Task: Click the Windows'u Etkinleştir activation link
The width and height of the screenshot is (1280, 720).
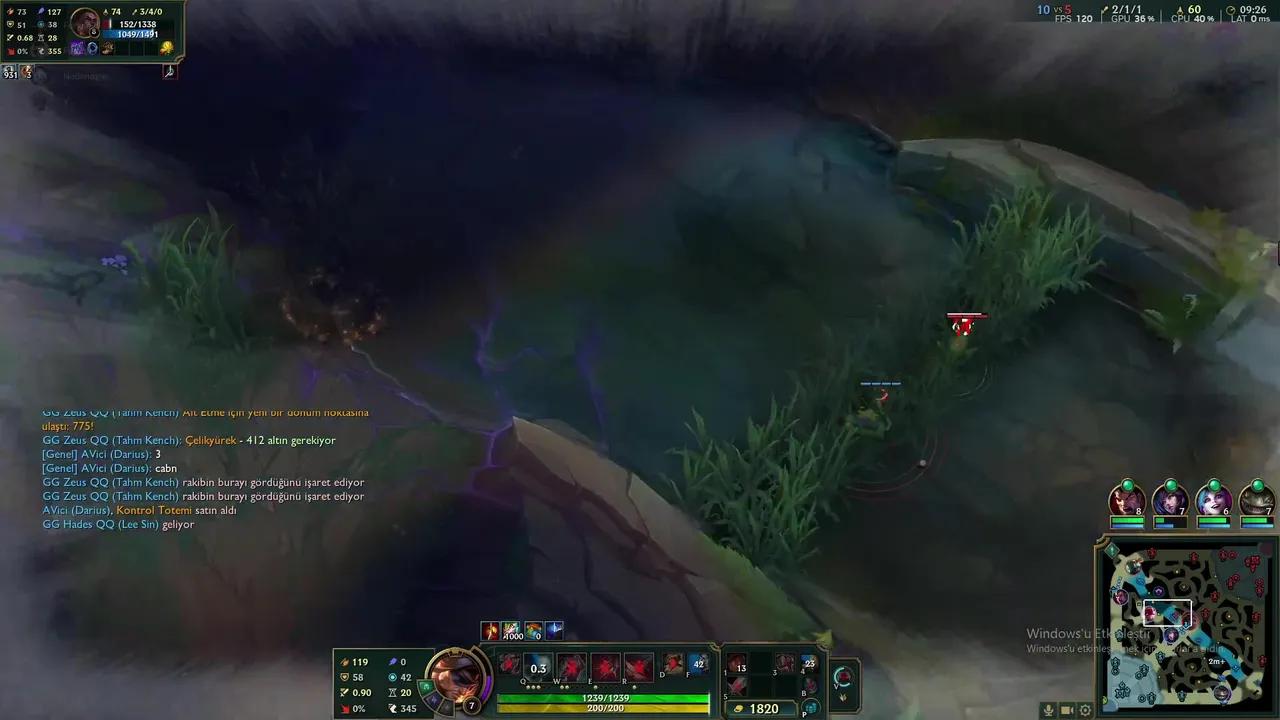Action: (x=1090, y=635)
